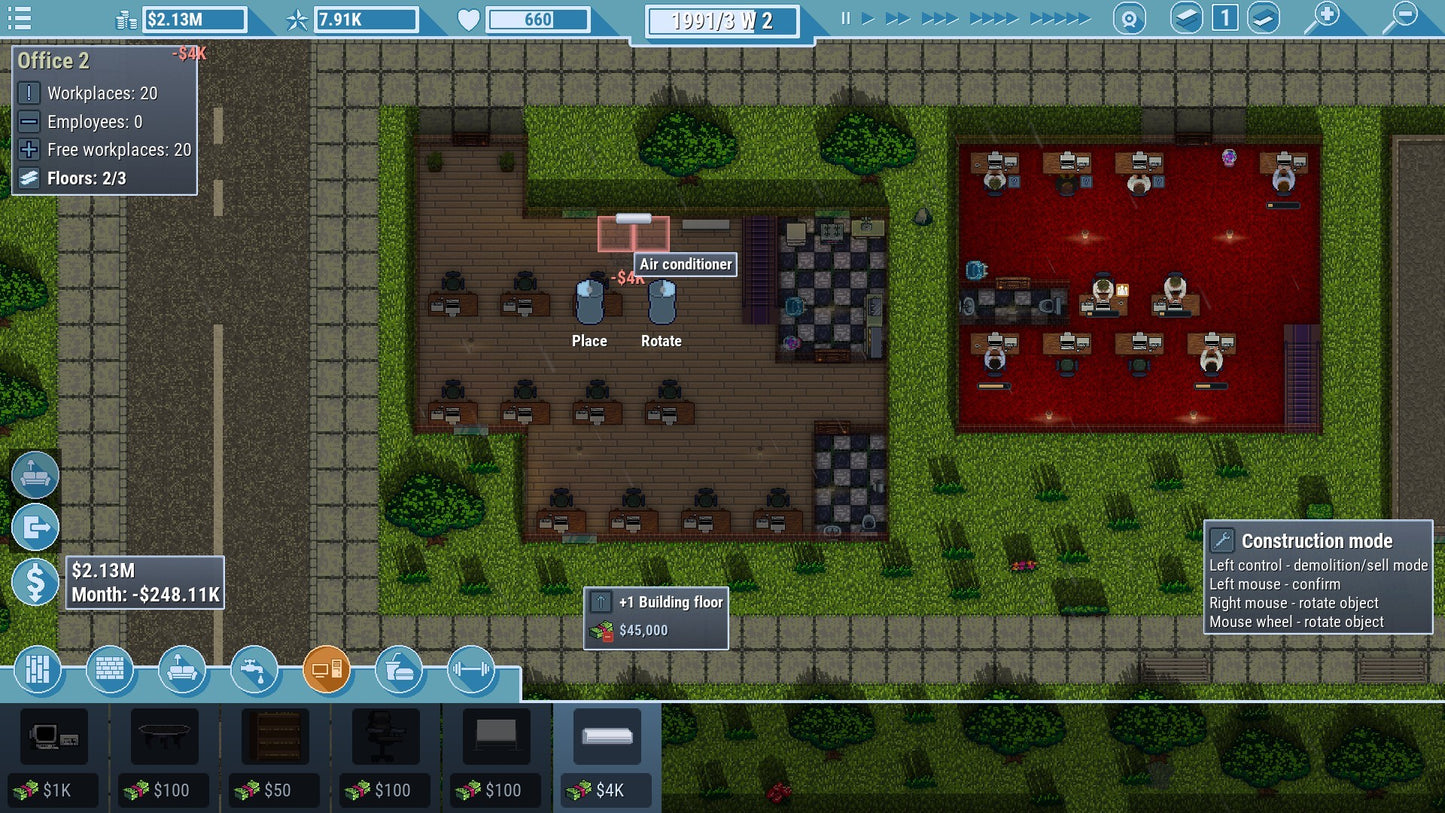This screenshot has height=813, width=1445.
Task: Click the dollar sign icon above the finances panel
Action: (35, 581)
